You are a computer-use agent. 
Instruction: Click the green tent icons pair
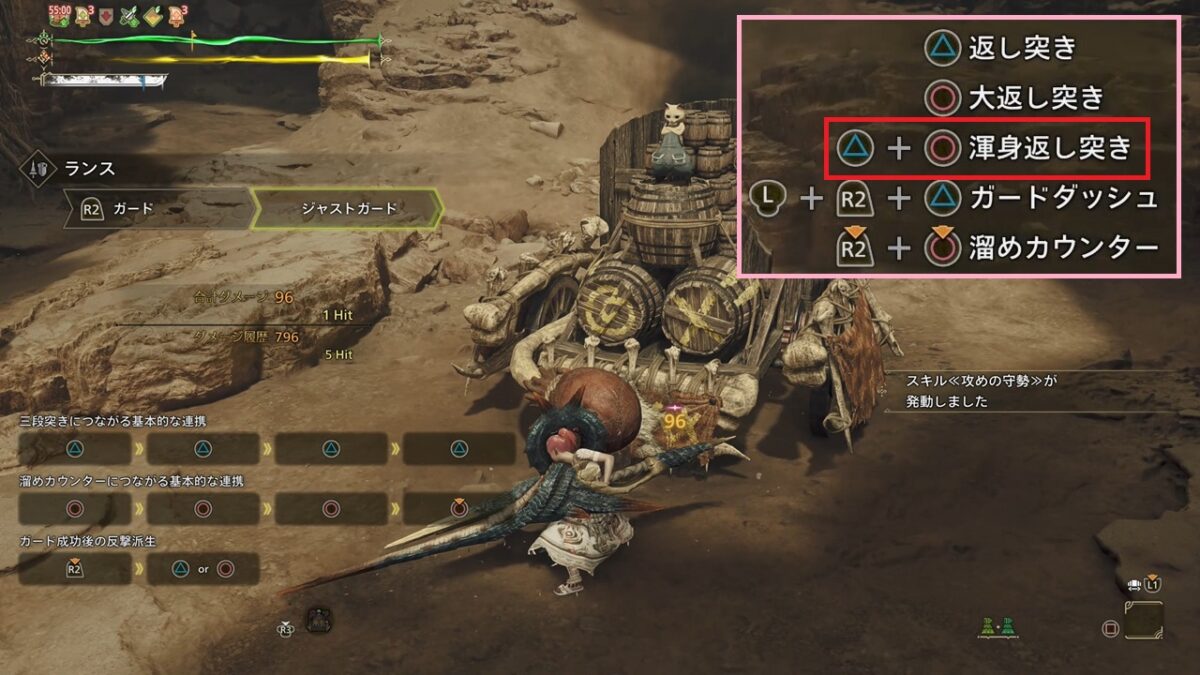[1002, 626]
